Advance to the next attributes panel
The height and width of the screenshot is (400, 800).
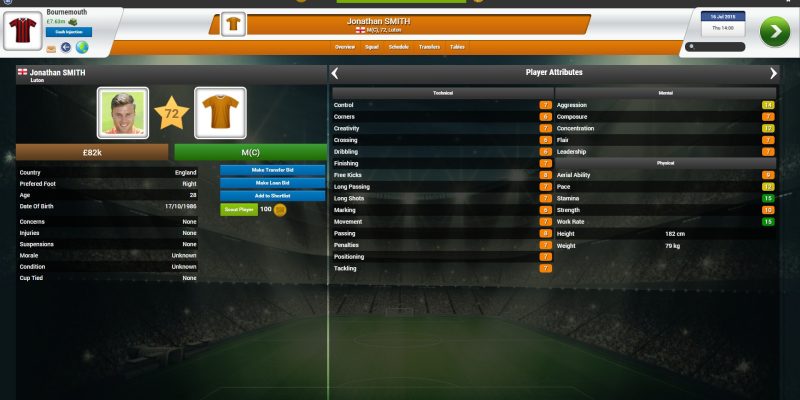coord(773,73)
